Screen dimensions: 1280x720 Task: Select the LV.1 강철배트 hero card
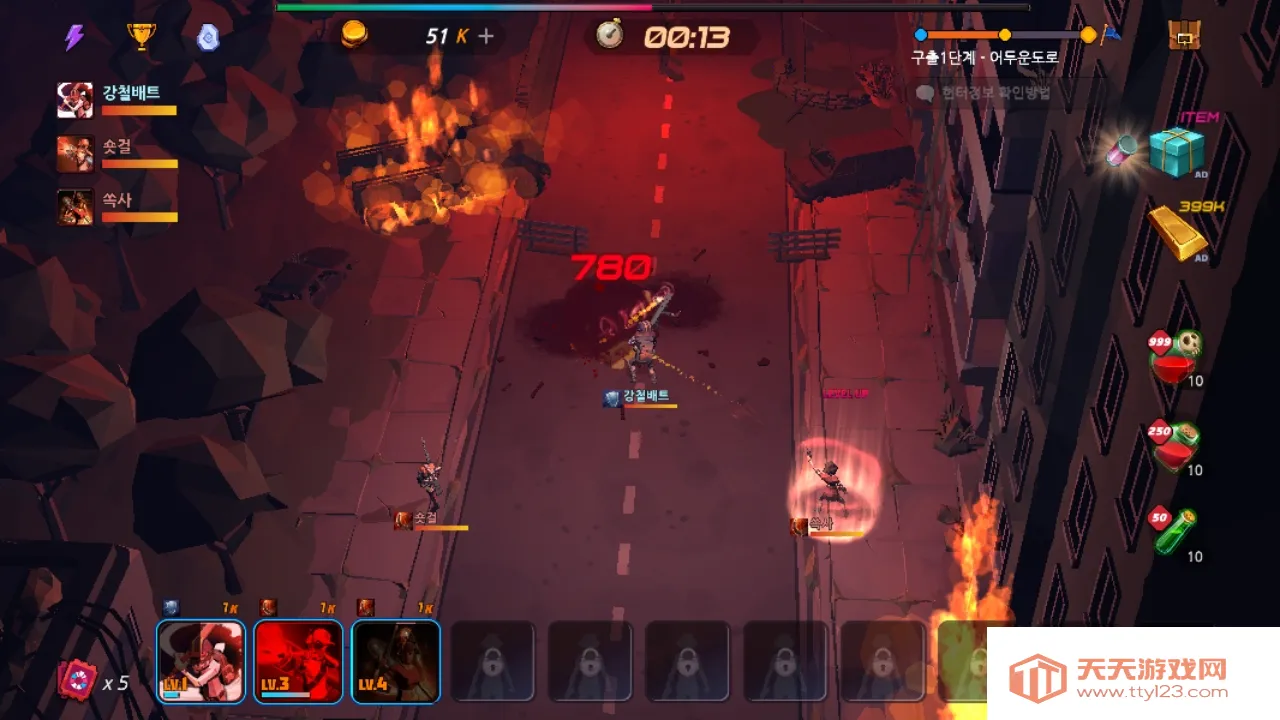[x=200, y=660]
